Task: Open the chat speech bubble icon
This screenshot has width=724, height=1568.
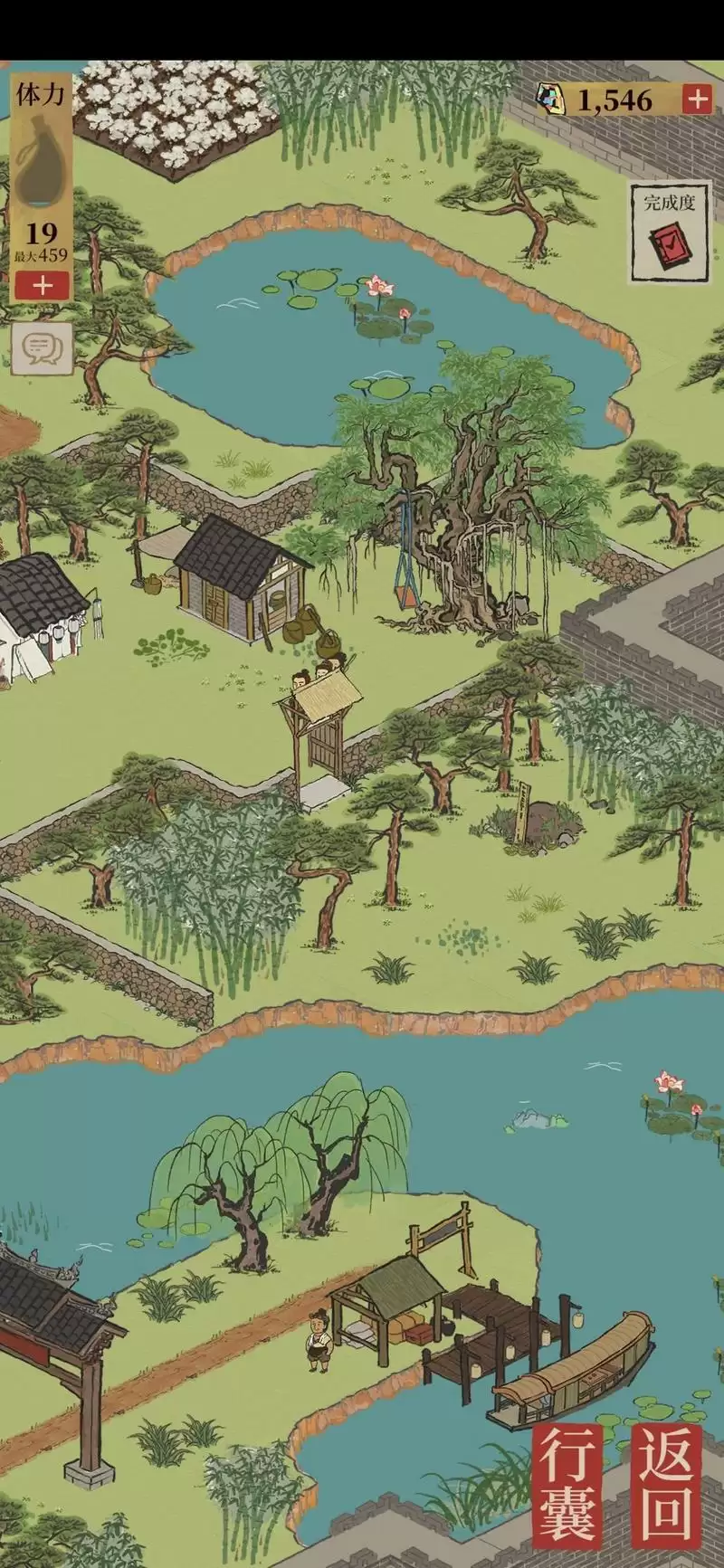Action: coord(42,347)
